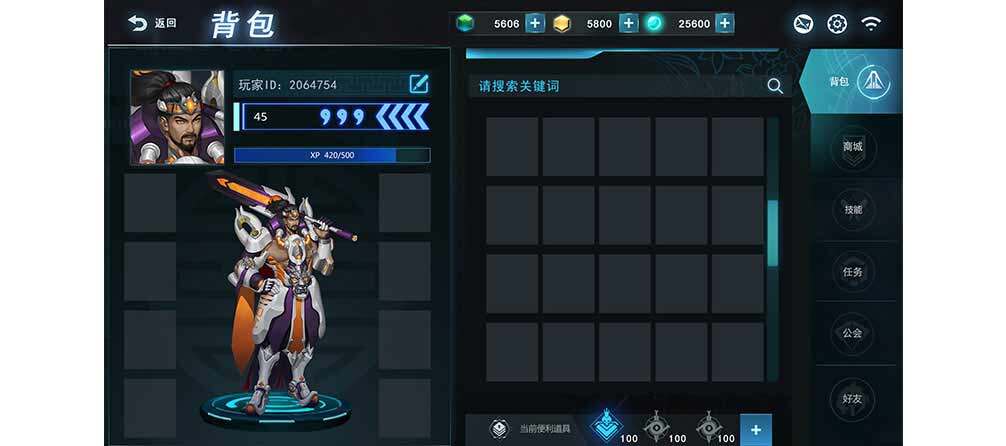Go back with the 返回 button

click(x=153, y=23)
